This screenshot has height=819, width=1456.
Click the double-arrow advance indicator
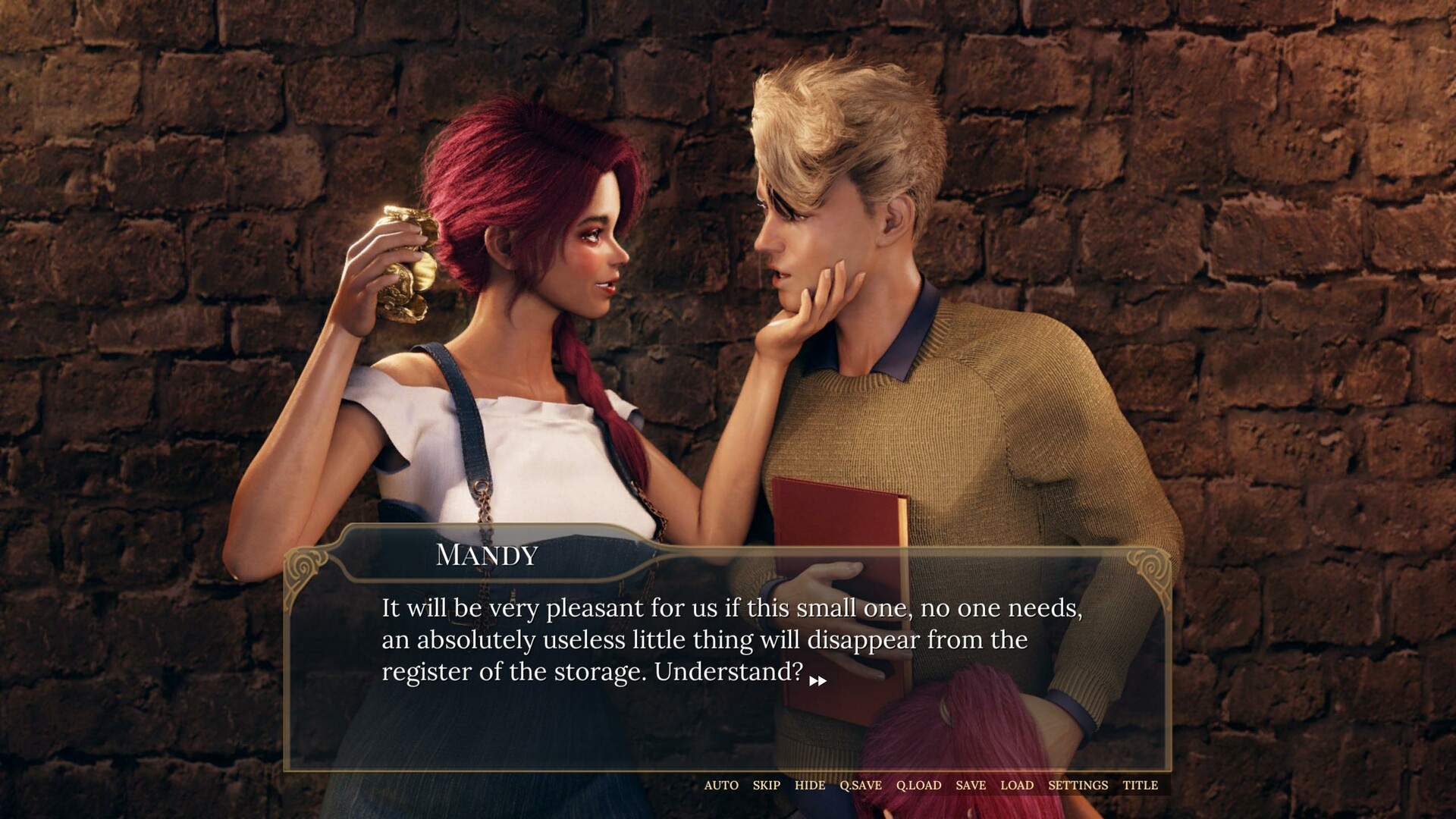(x=817, y=682)
